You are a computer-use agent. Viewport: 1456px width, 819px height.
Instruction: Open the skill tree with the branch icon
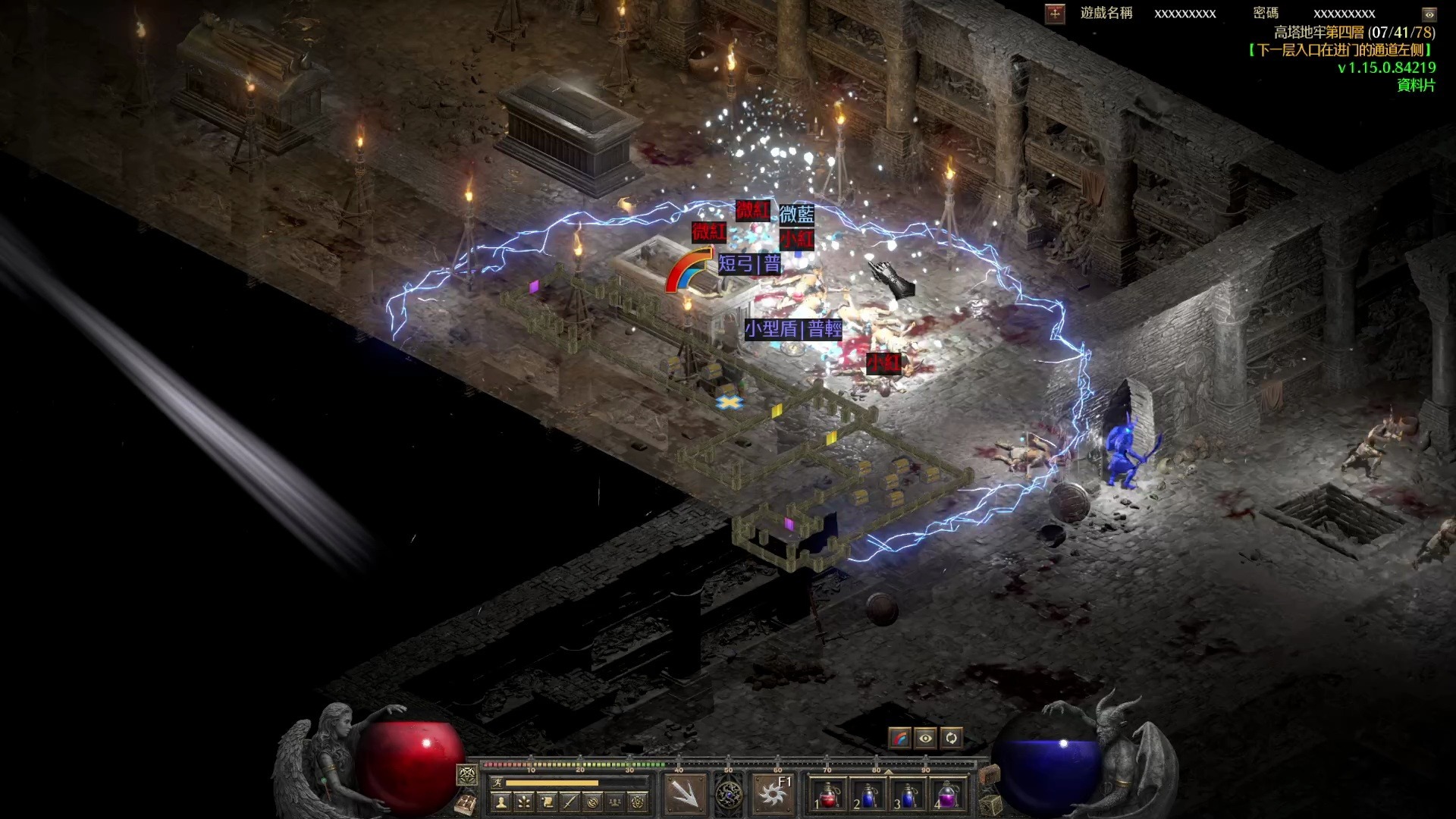(524, 801)
